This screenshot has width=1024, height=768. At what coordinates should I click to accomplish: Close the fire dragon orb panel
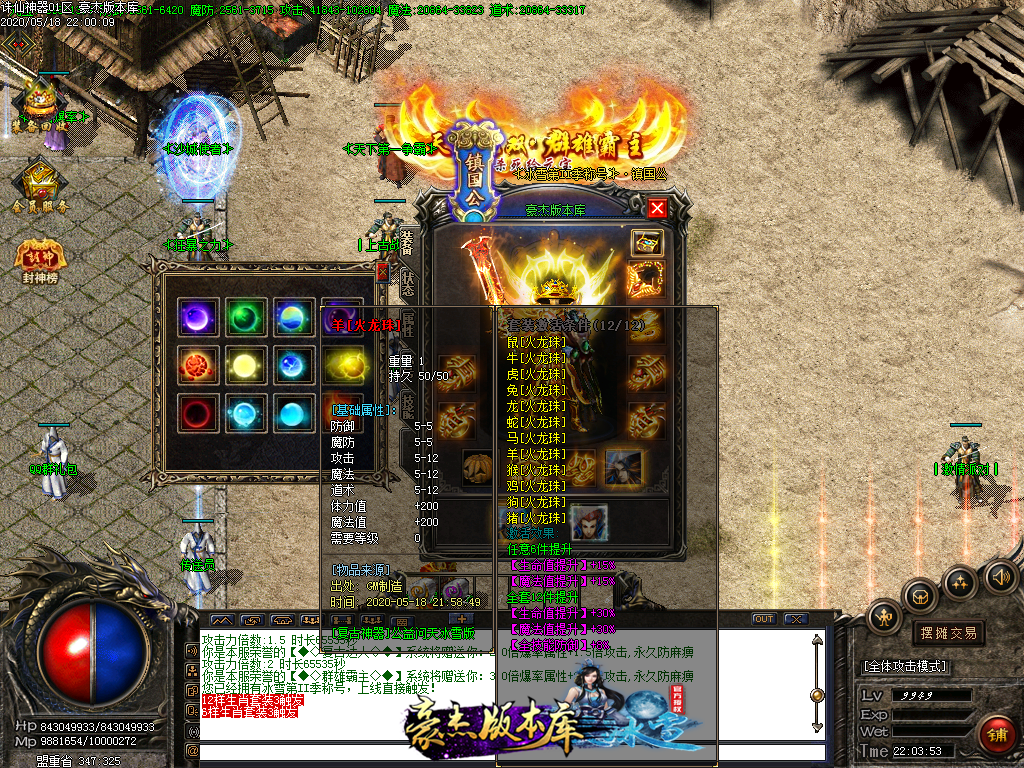tap(381, 272)
